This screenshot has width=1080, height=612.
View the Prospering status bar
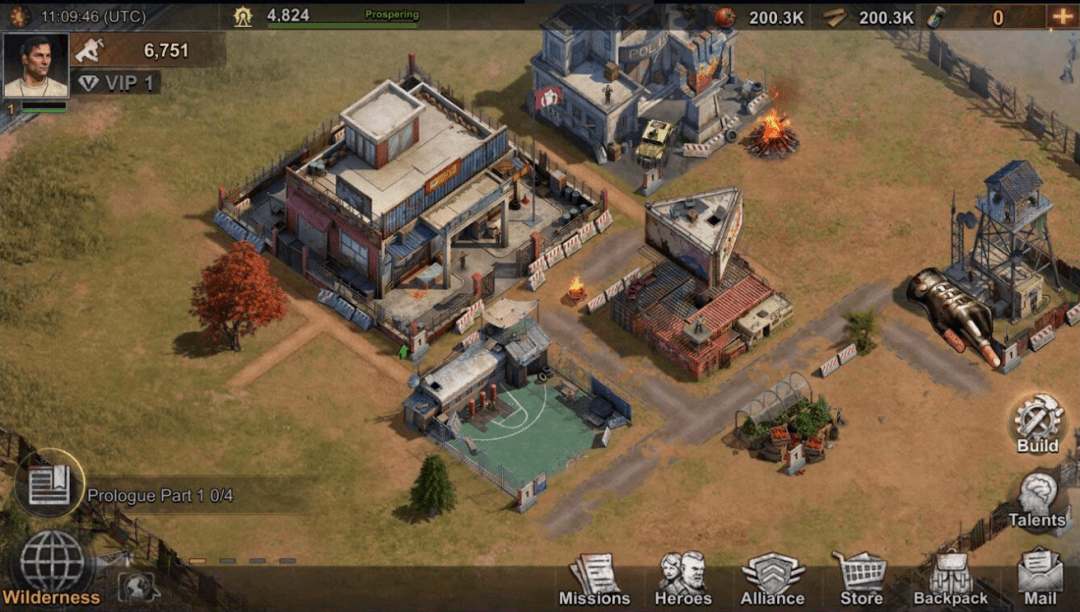[x=343, y=17]
